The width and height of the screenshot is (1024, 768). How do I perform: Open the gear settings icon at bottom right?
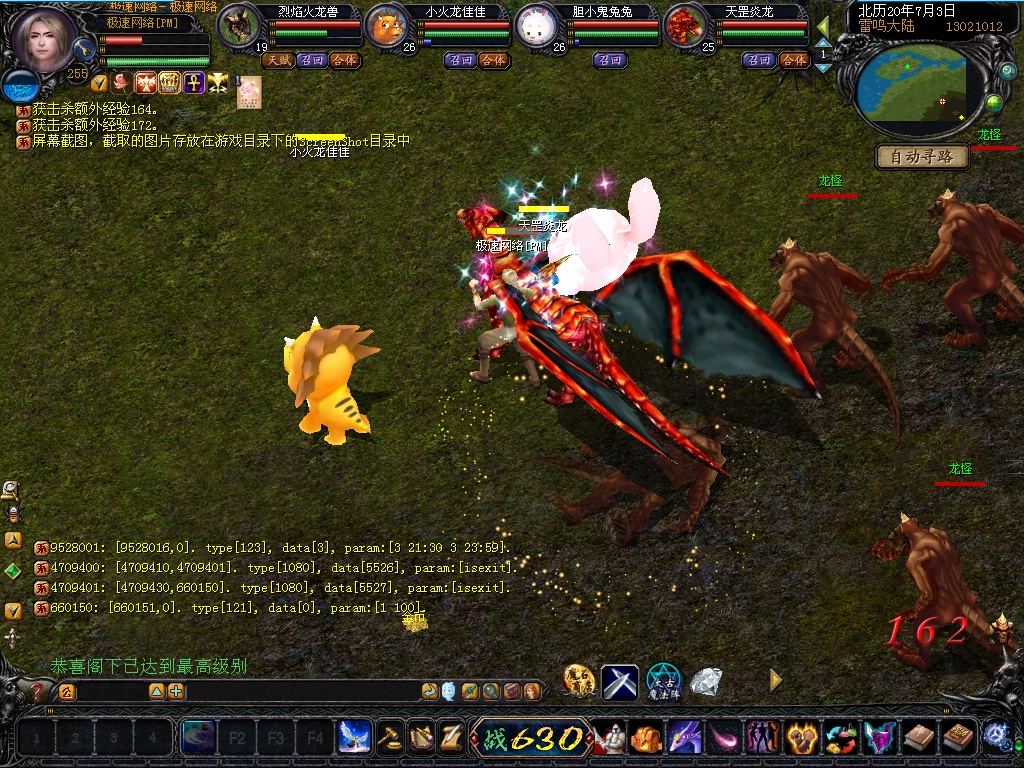pyautogui.click(x=996, y=738)
